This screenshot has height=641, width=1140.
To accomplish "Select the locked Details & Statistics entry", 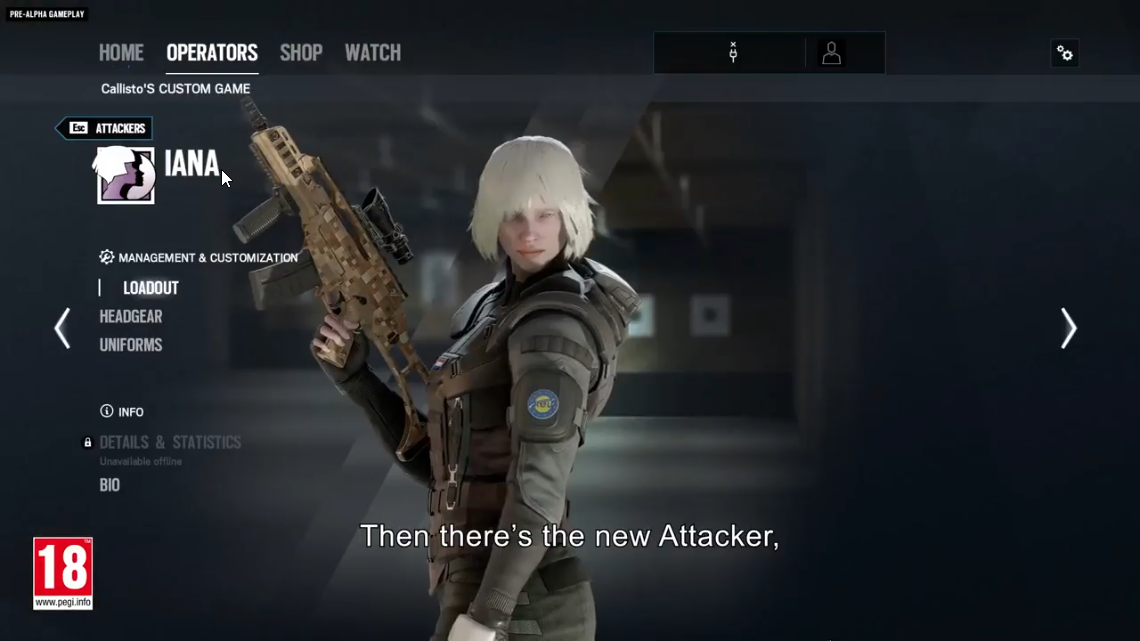I will click(x=170, y=442).
